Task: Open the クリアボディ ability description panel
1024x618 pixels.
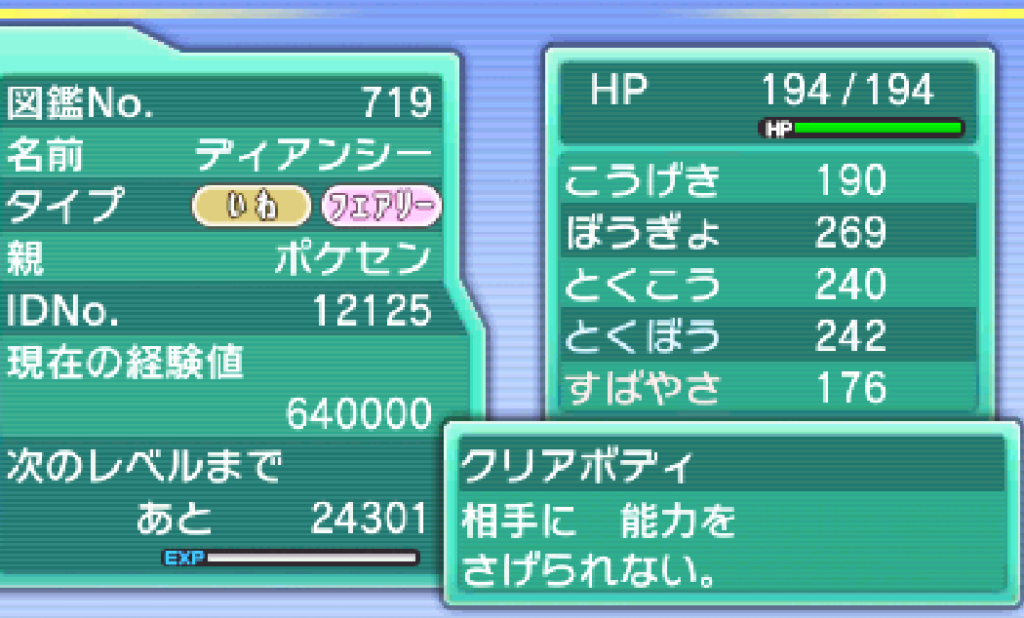Action: (730, 515)
